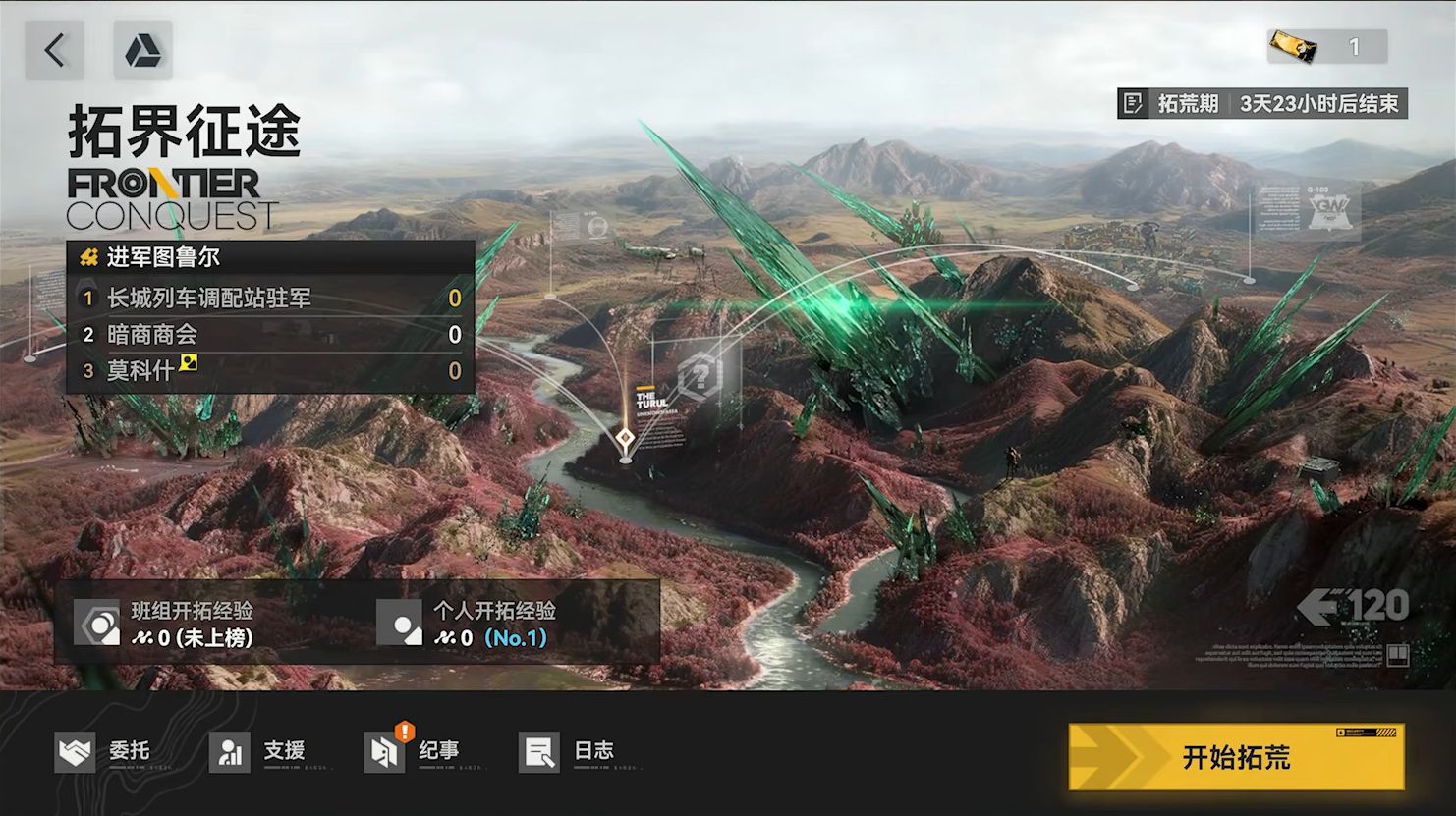Go back with the arrow button

pos(54,50)
